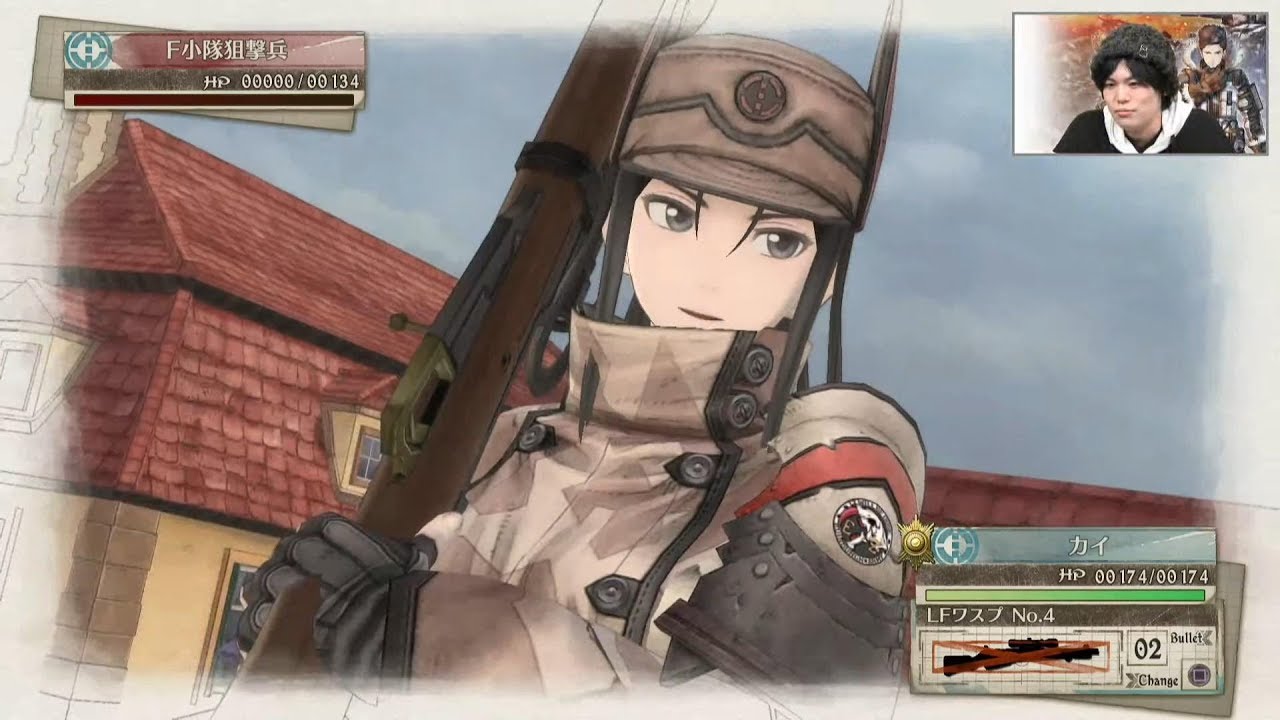1280x720 pixels.
Task: Click the sniper class emblem beside カイ
Action: click(x=956, y=545)
